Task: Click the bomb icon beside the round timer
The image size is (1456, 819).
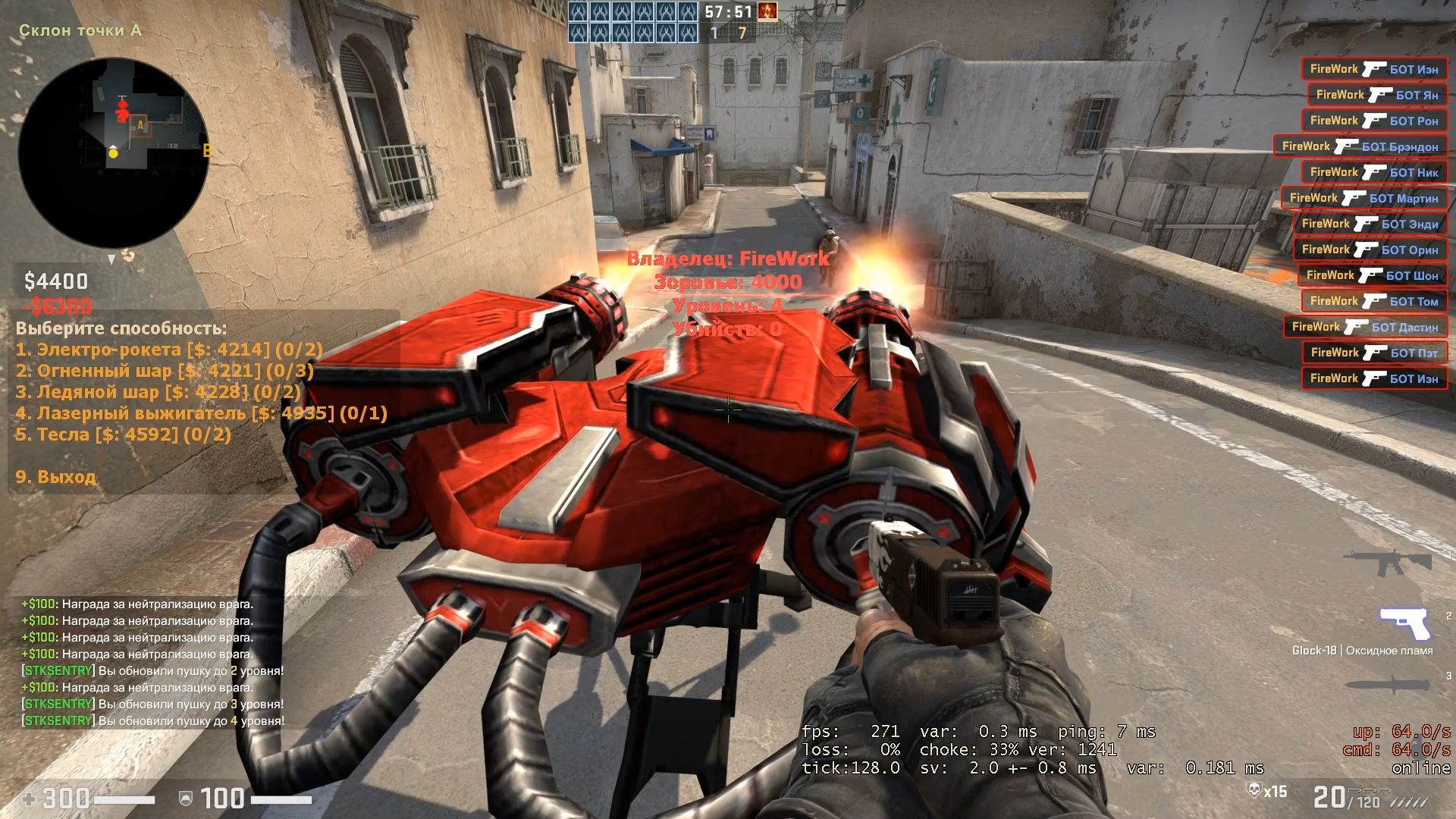Action: point(767,12)
